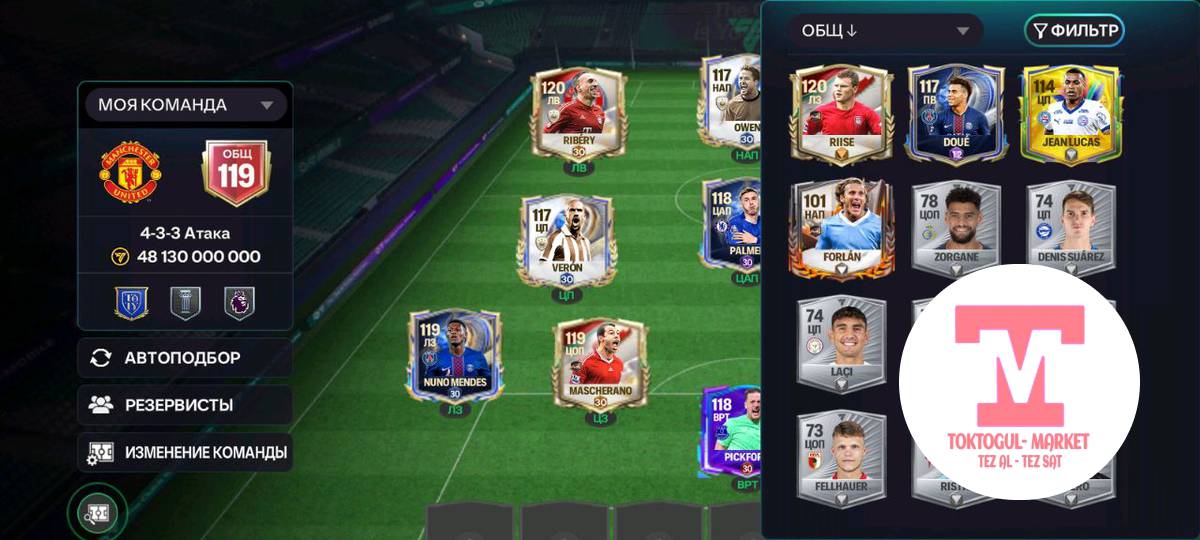
Task: Select the Denis Suárez card
Action: pyautogui.click(x=1071, y=230)
